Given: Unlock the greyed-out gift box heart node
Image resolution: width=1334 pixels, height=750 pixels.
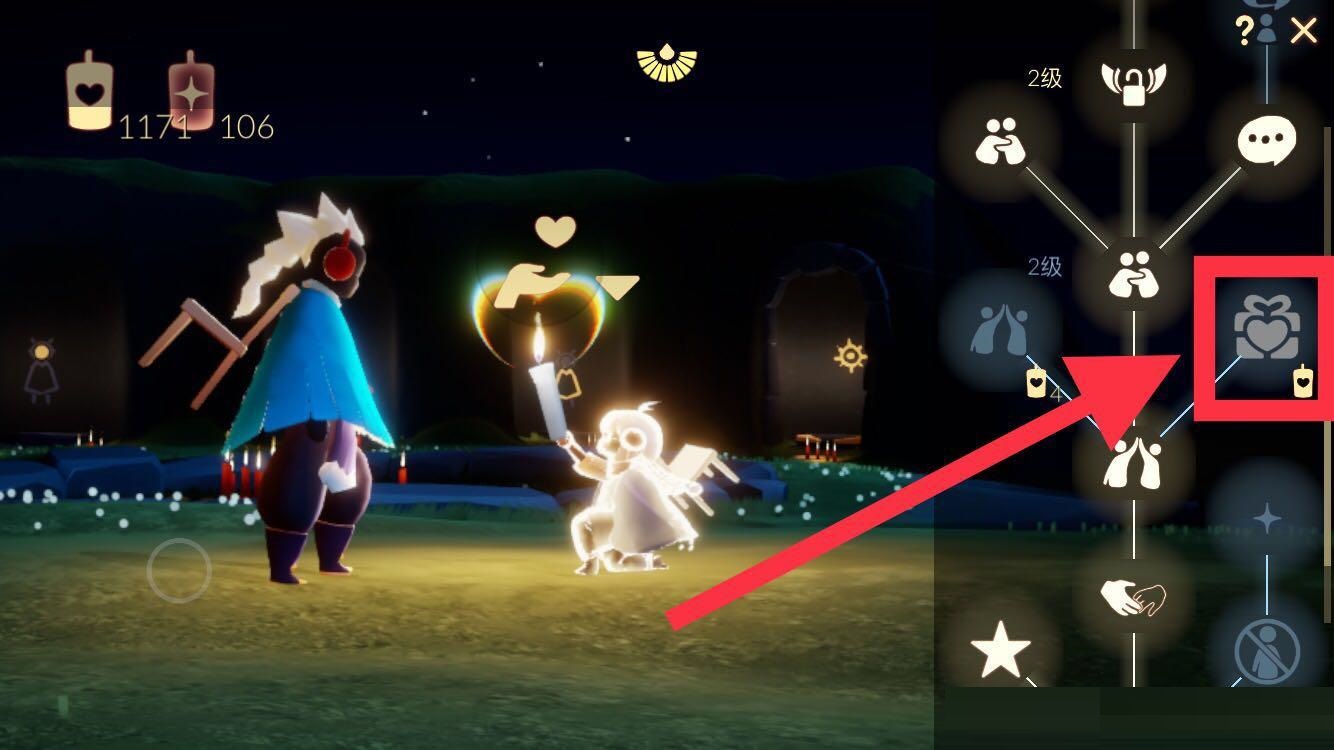Looking at the screenshot, I should 1266,329.
